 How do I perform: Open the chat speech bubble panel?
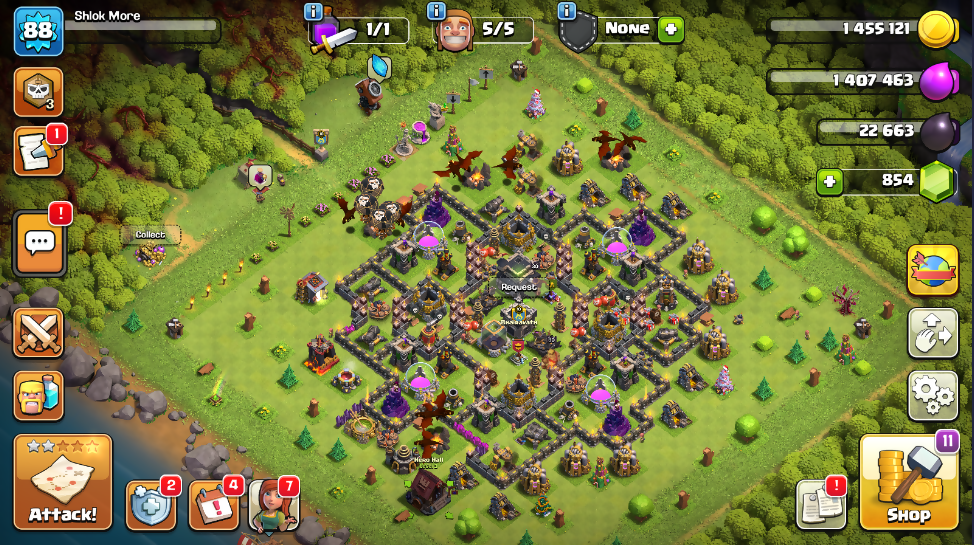[39, 243]
